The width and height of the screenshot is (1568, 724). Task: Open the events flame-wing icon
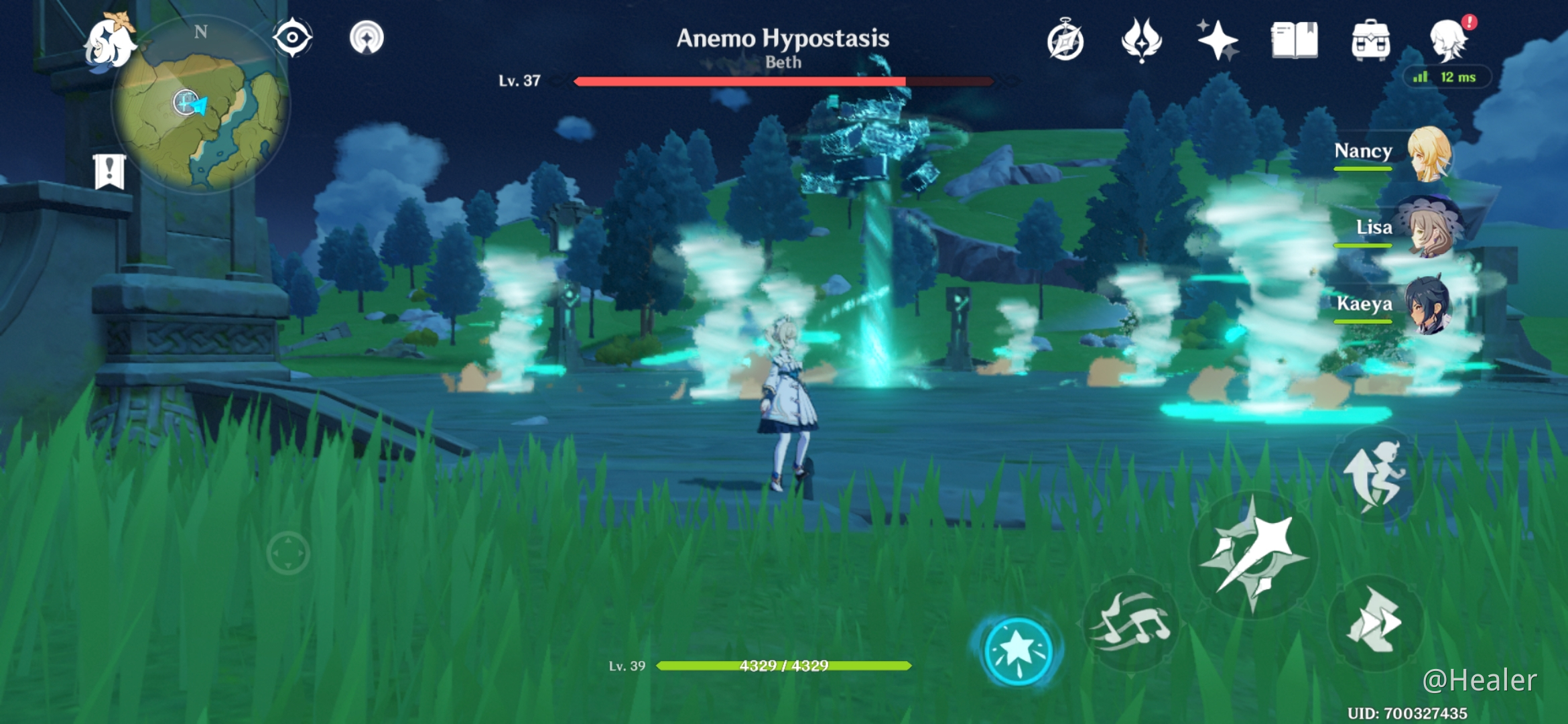[x=1141, y=40]
